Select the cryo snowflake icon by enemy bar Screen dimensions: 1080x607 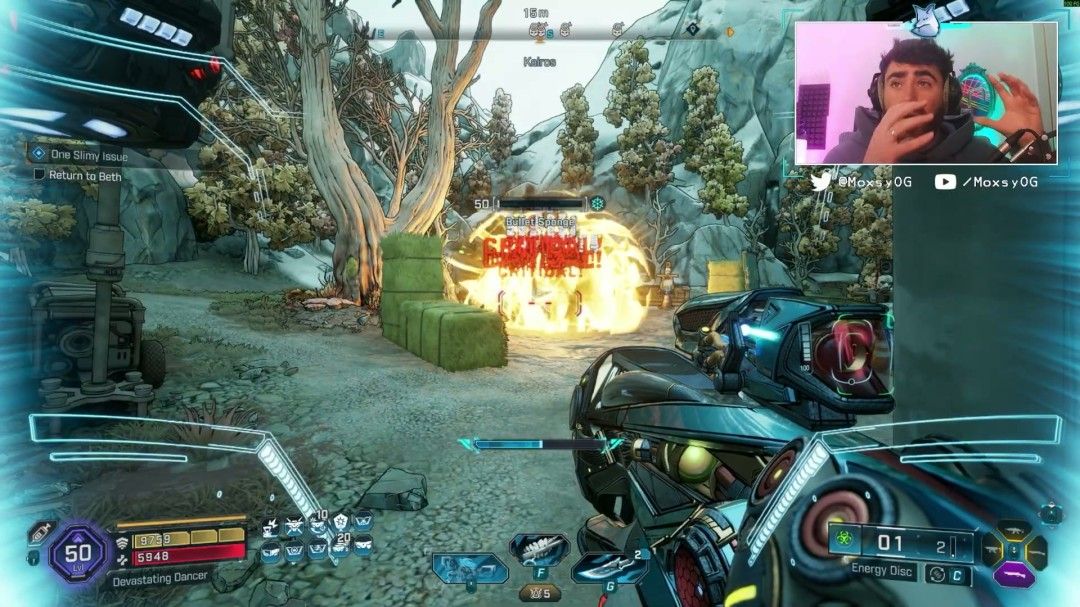coord(598,204)
